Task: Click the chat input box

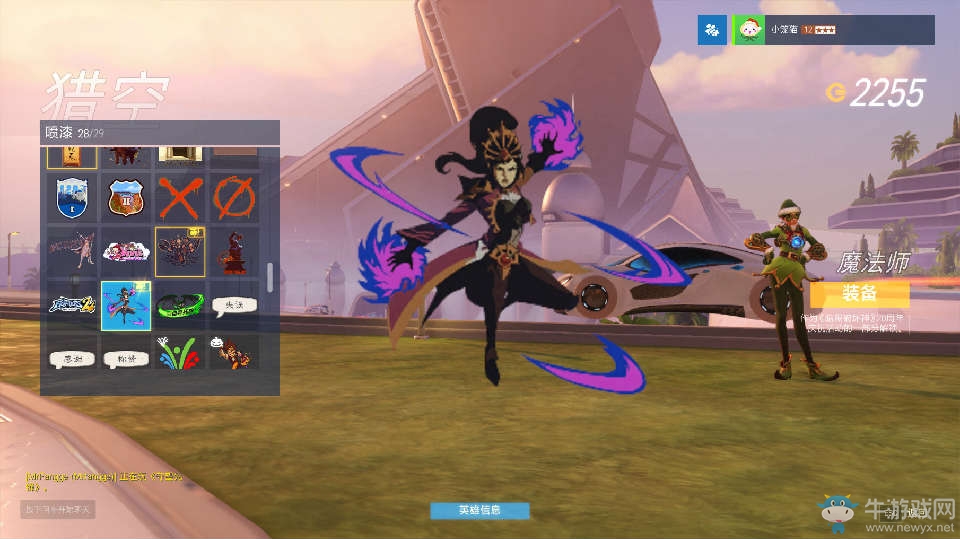Action: 58,510
